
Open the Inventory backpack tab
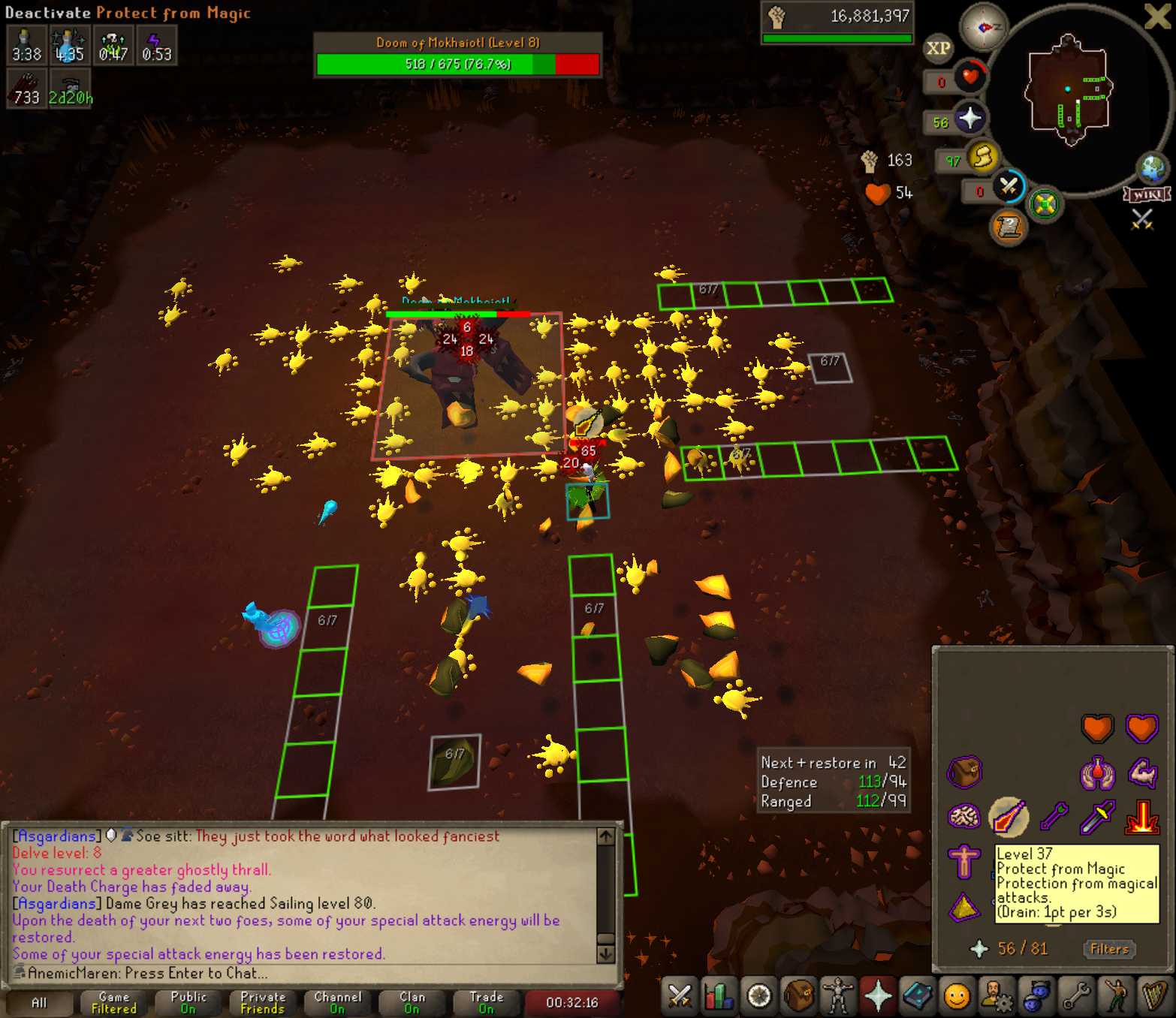click(x=799, y=996)
